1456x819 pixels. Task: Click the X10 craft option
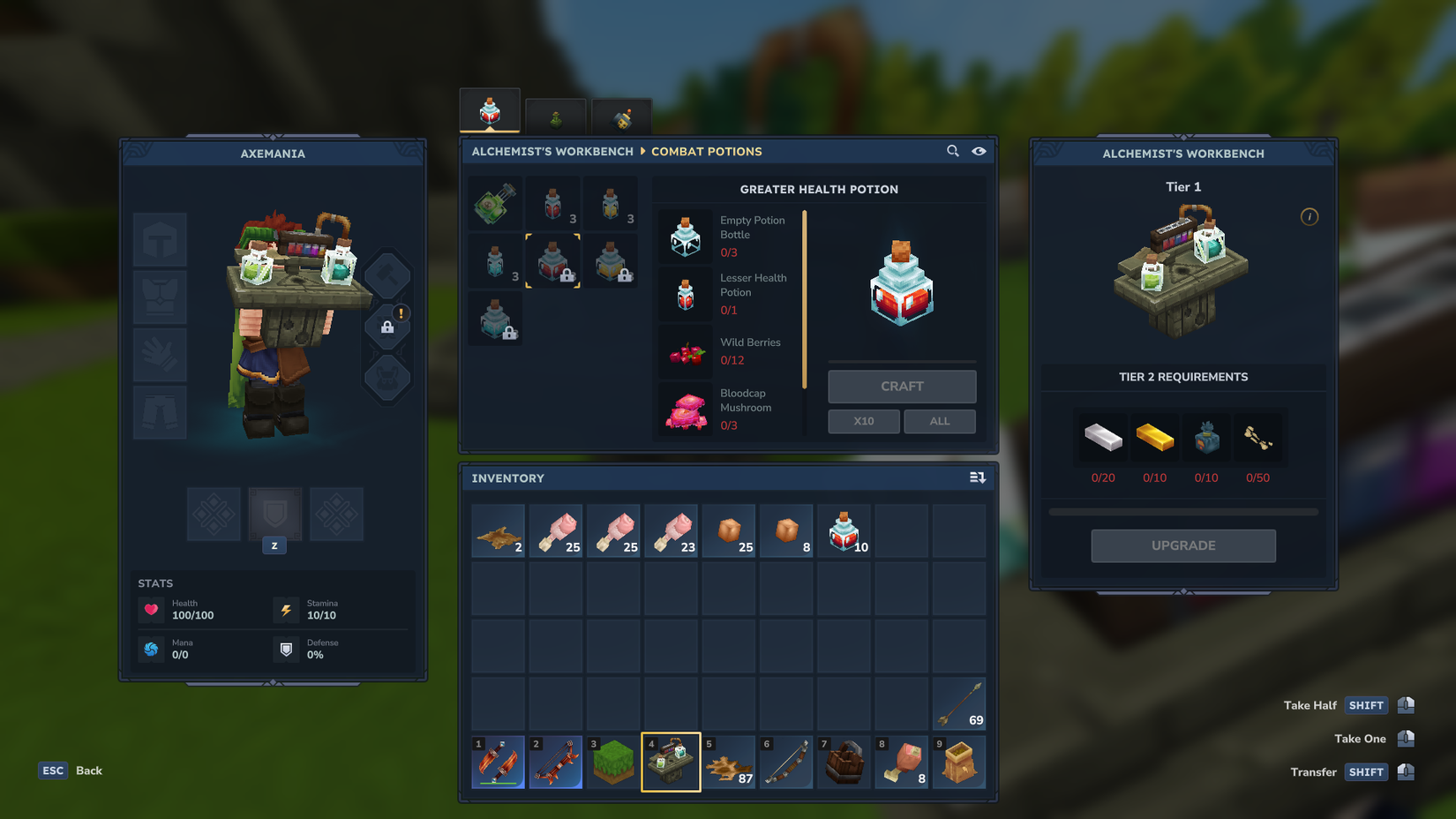pyautogui.click(x=863, y=421)
